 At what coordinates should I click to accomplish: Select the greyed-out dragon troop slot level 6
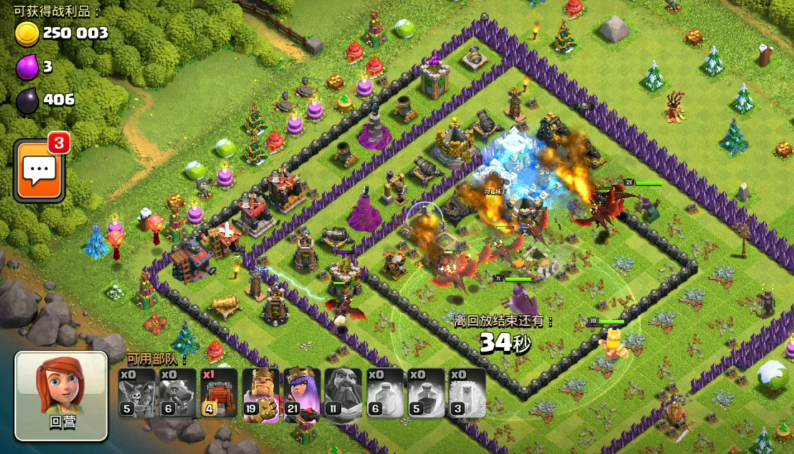point(178,392)
